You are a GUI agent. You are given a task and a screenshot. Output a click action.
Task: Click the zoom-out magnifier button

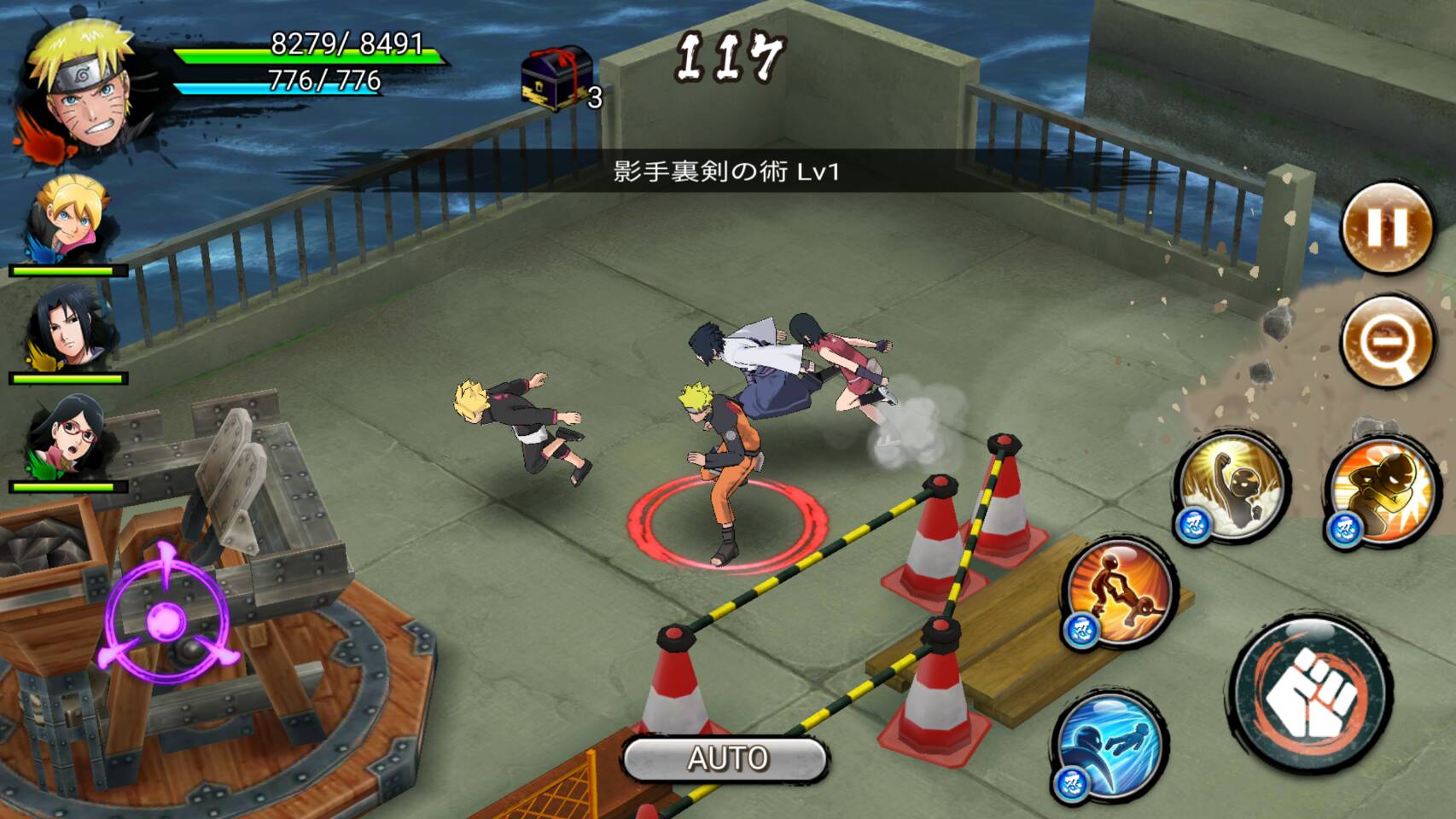click(1385, 340)
